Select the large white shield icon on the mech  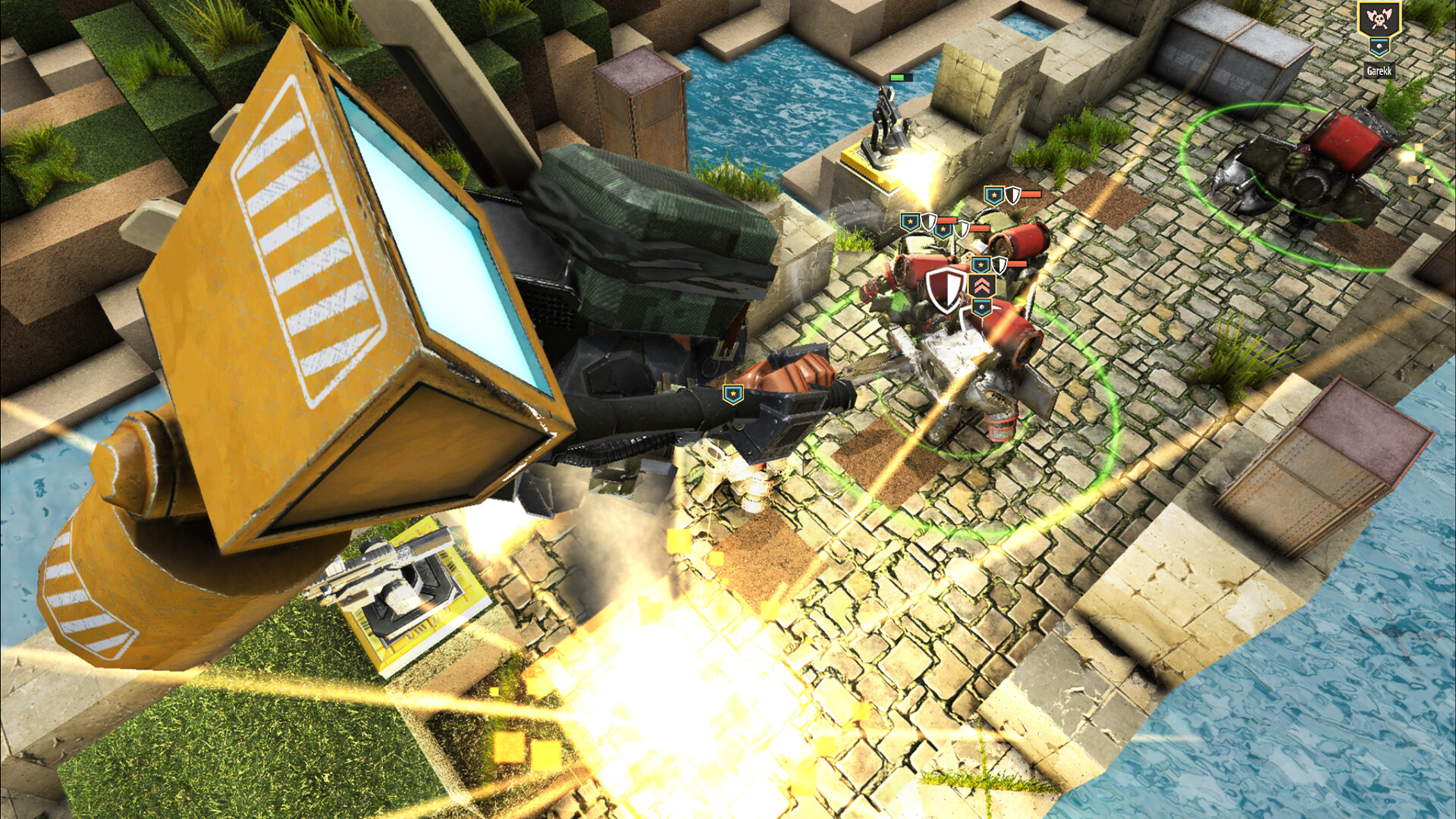pyautogui.click(x=945, y=290)
